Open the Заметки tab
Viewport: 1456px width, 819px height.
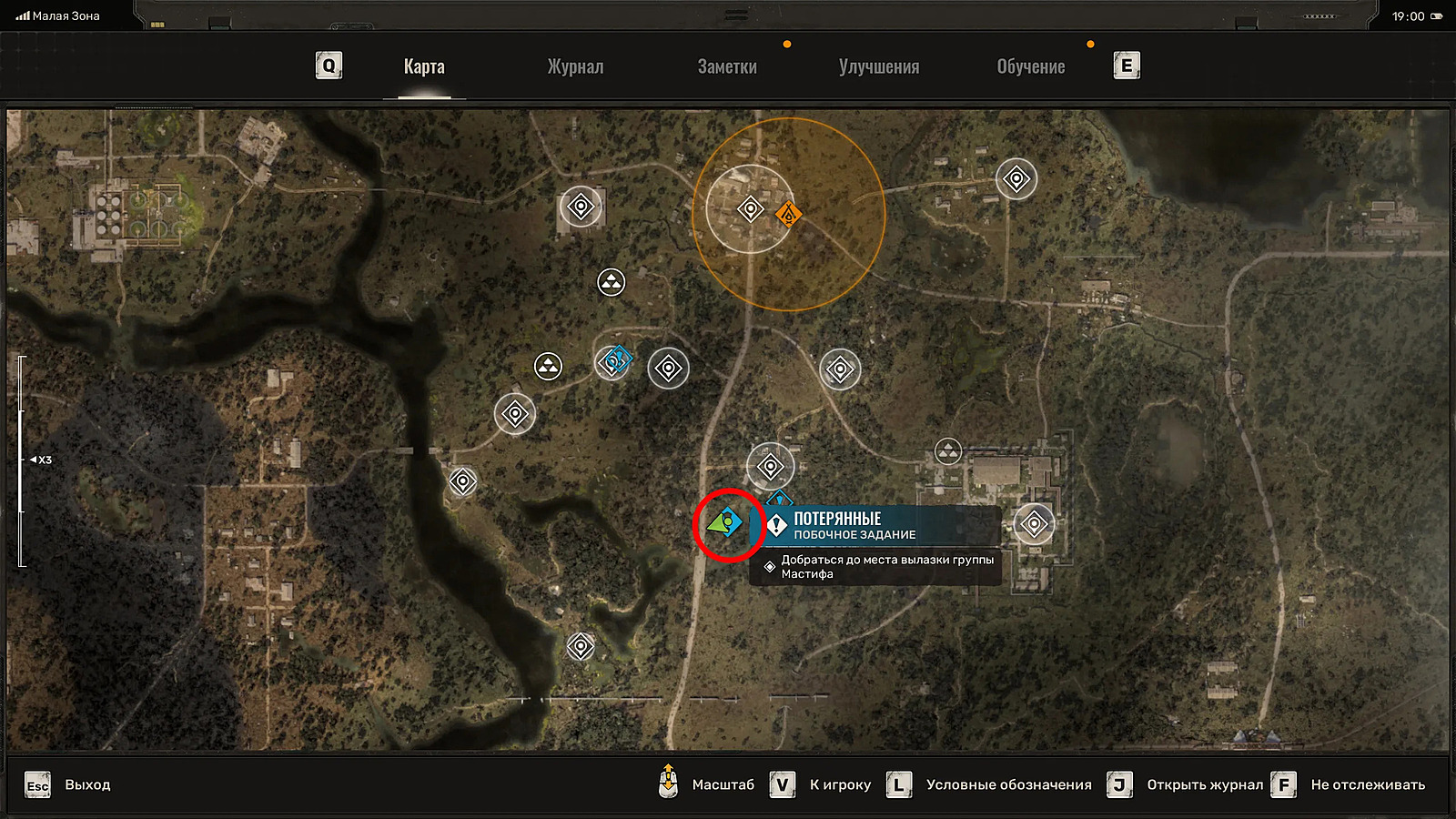727,66
